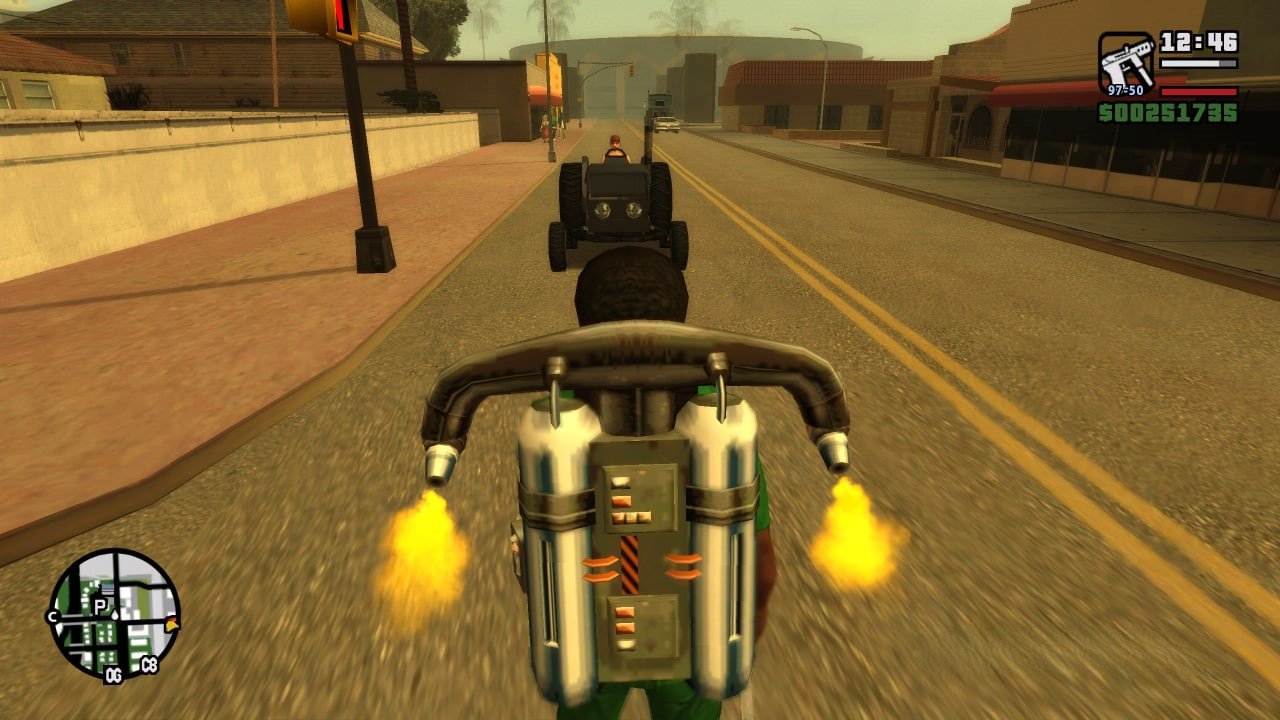The height and width of the screenshot is (720, 1280).
Task: Click the OG marker at the minimap bottom
Action: [113, 673]
